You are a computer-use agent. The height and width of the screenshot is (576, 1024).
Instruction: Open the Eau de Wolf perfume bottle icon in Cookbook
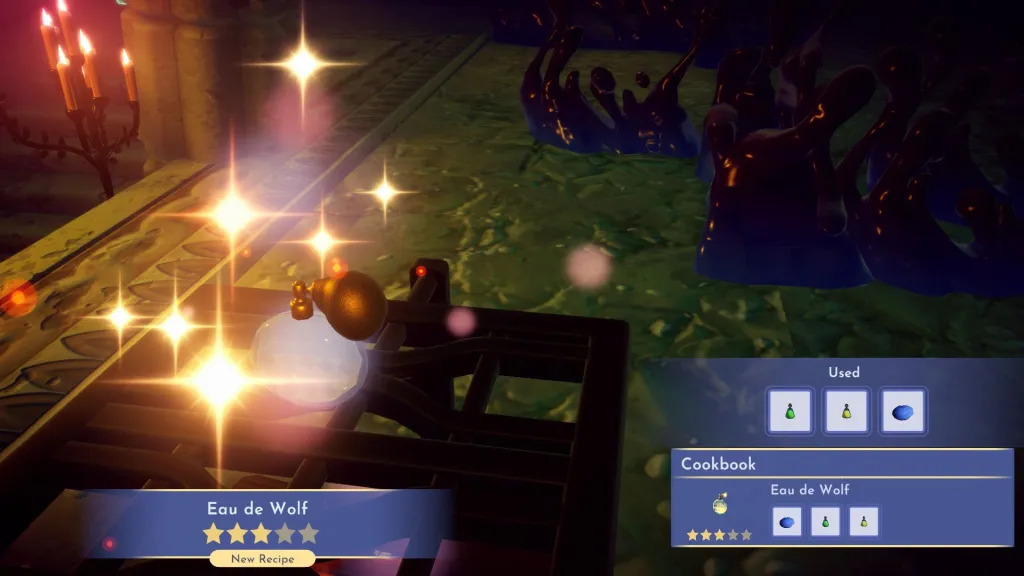[719, 505]
